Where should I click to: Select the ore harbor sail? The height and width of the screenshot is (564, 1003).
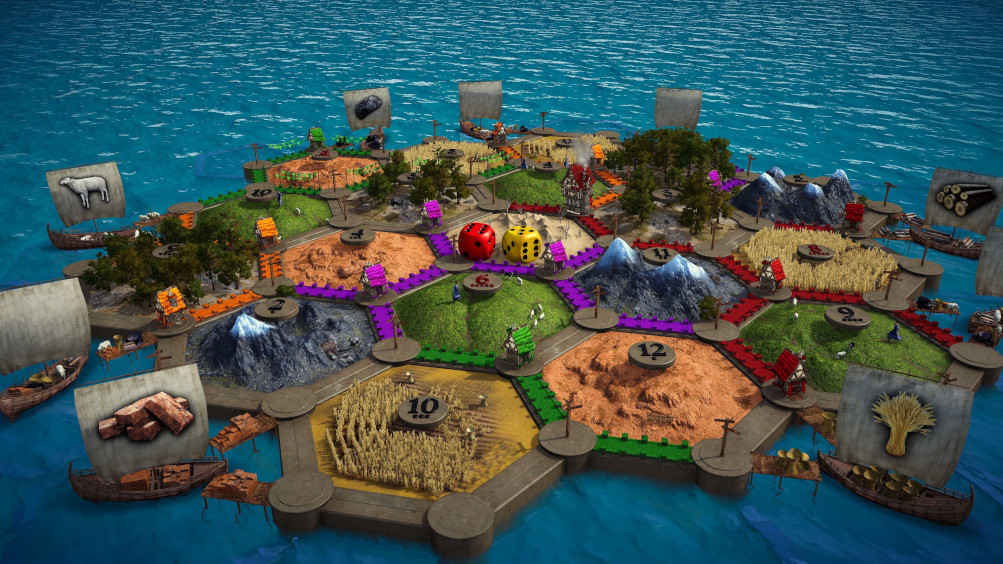(367, 108)
